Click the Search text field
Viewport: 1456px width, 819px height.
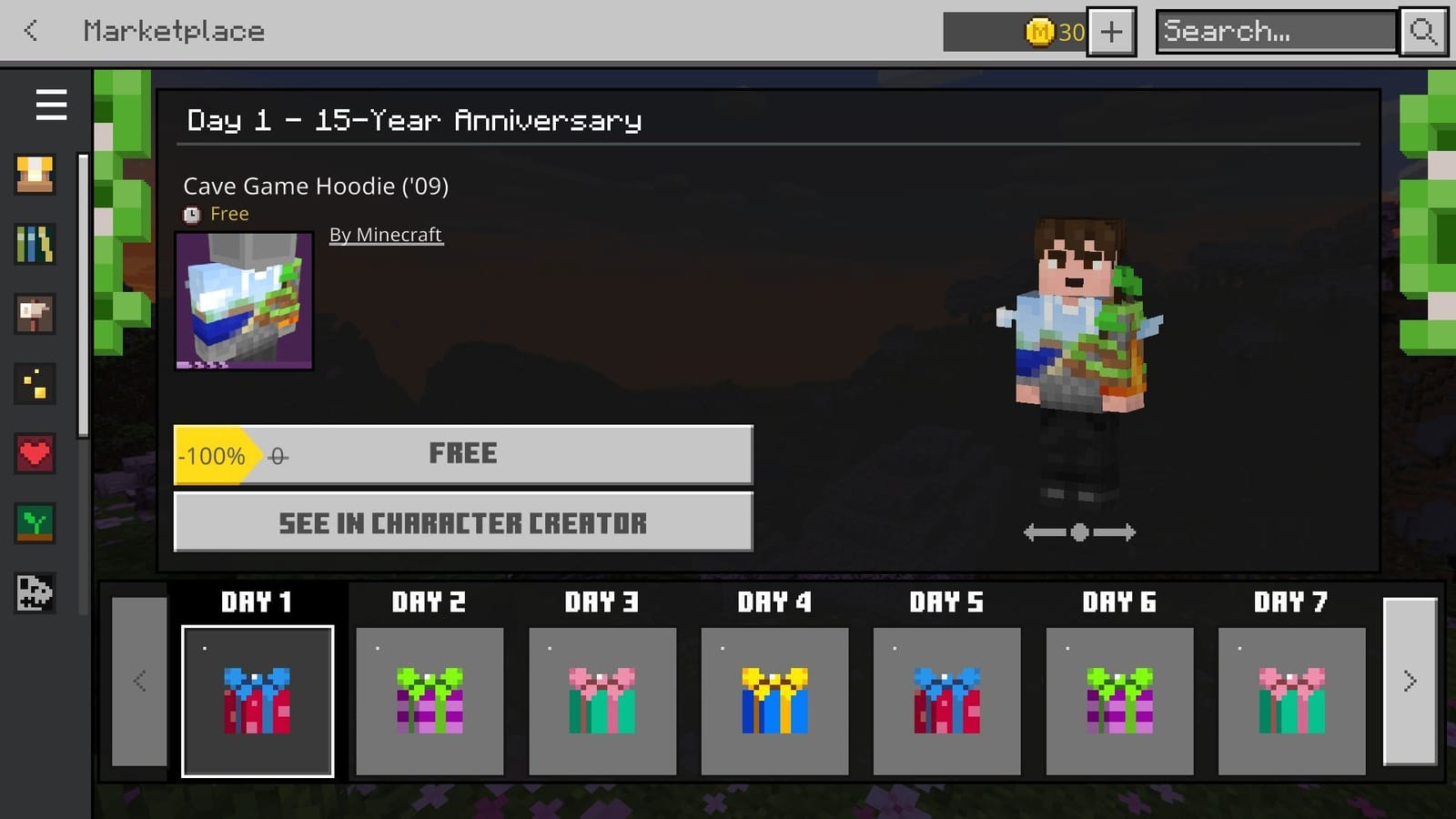point(1272,31)
